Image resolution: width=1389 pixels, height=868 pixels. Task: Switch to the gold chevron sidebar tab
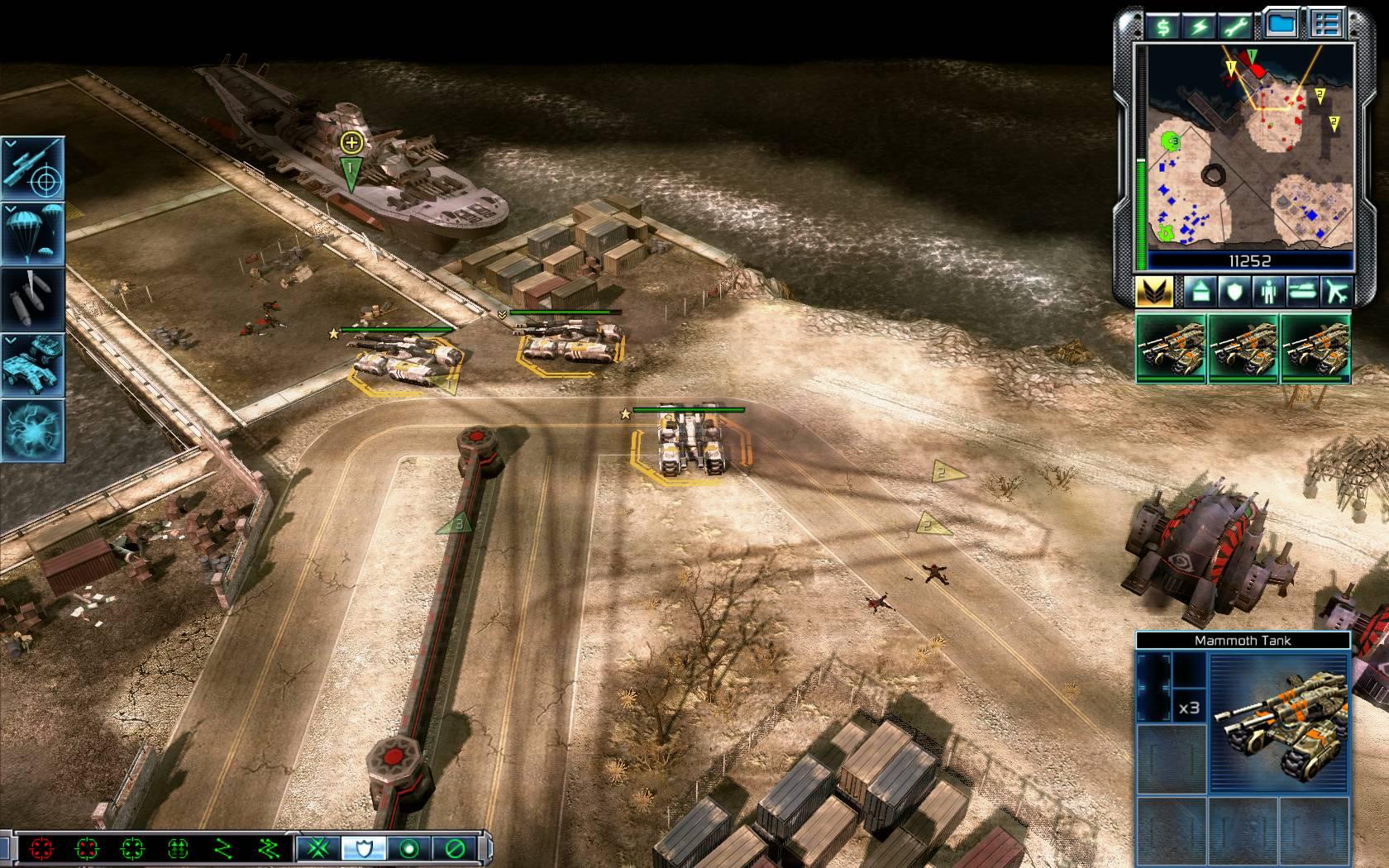click(x=1156, y=291)
